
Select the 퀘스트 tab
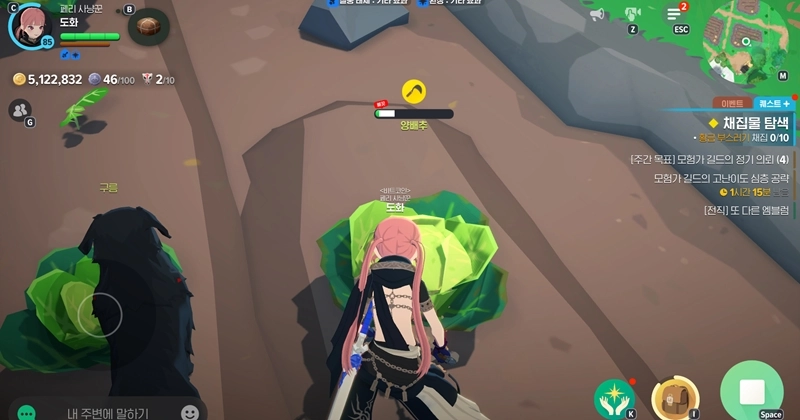pyautogui.click(x=773, y=103)
